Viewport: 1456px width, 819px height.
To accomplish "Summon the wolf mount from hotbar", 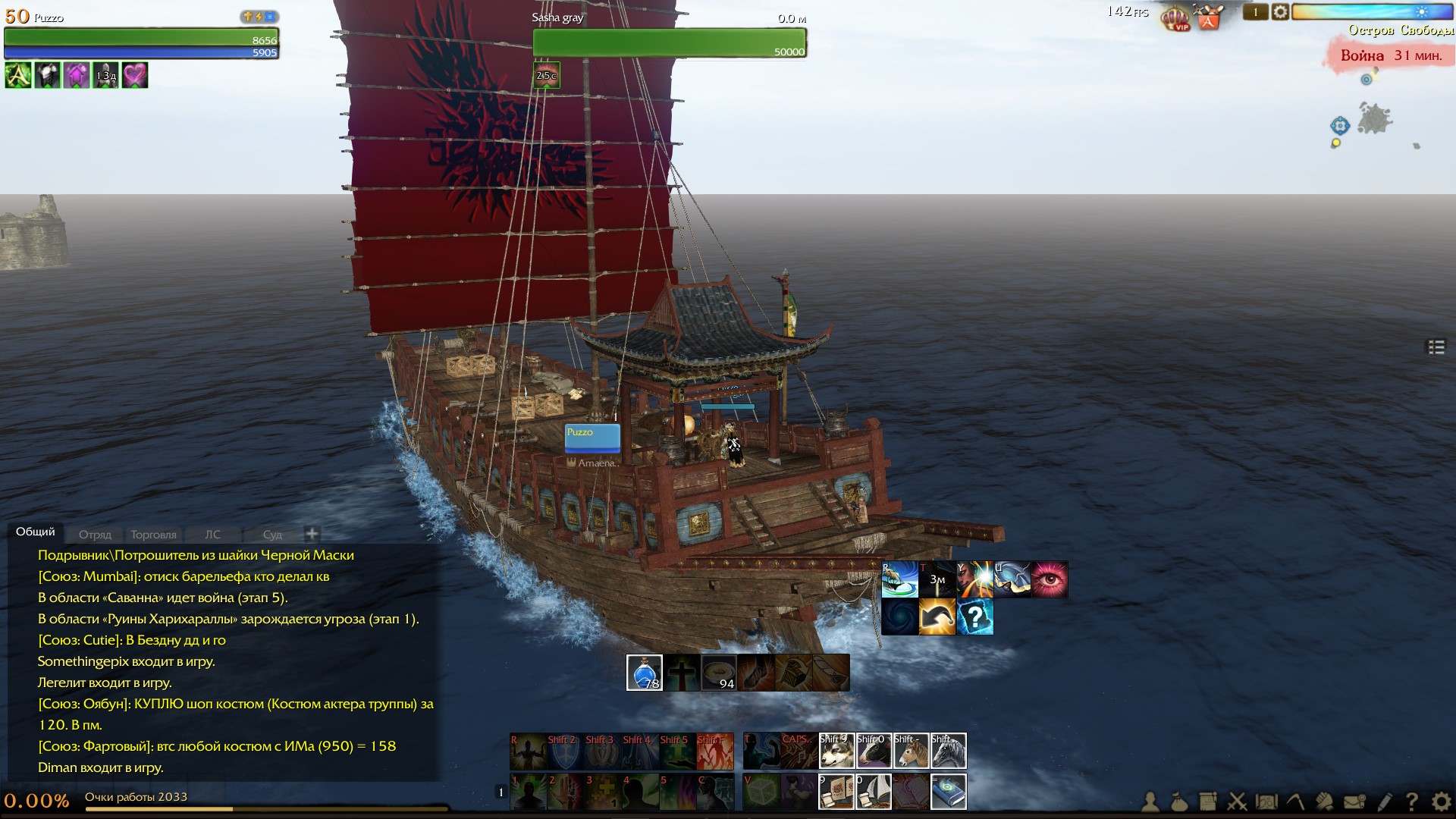I will (x=836, y=751).
